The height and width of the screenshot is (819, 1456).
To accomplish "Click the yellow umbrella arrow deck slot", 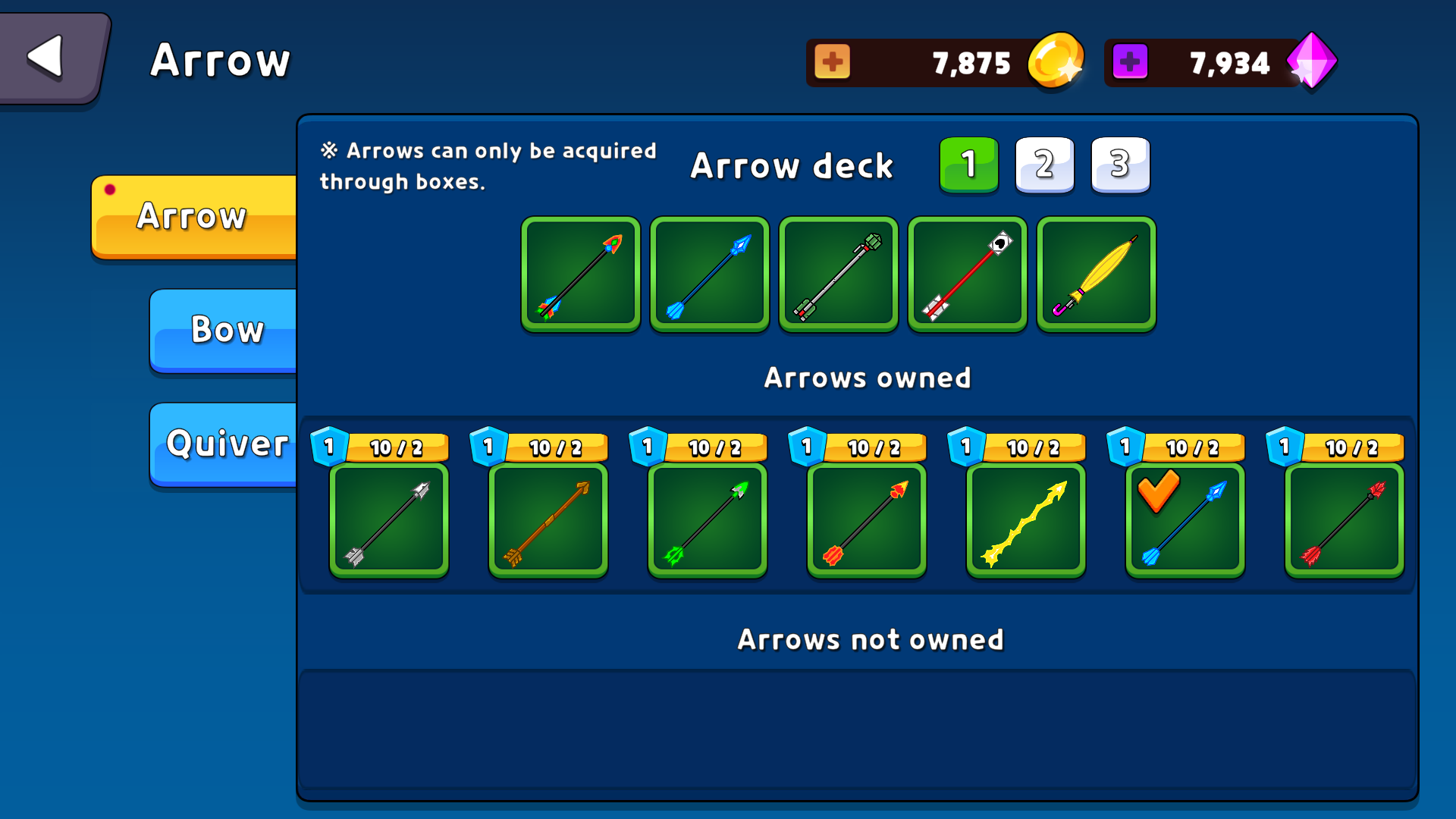I will tap(1096, 274).
